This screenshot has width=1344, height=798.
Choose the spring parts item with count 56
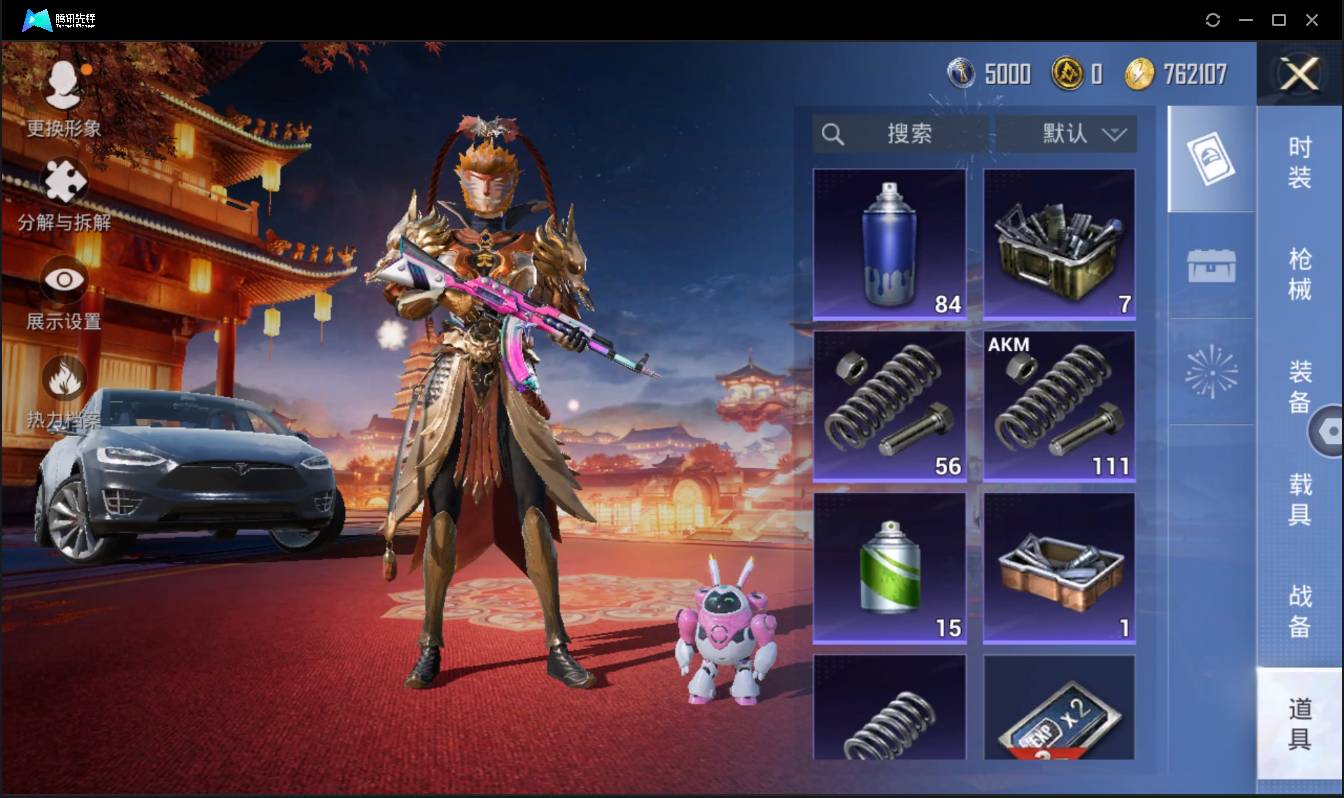click(x=889, y=406)
